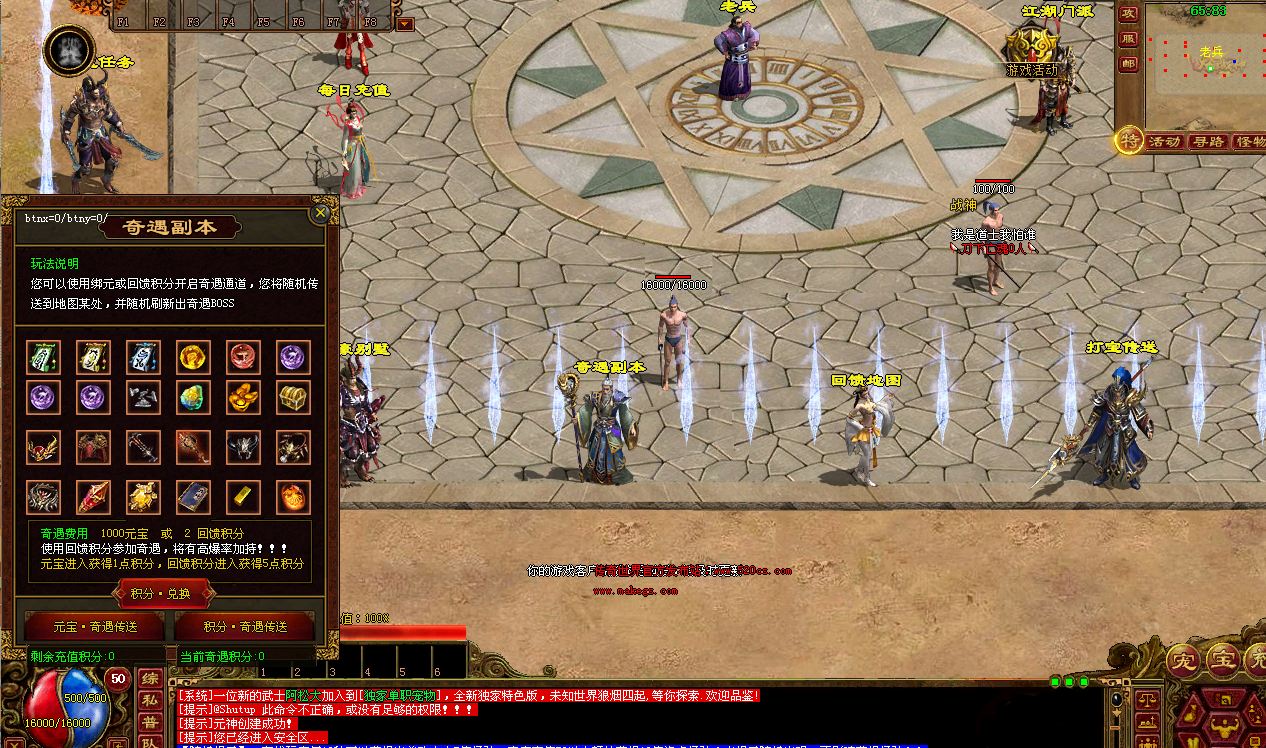
Task: Click the 服 button beside the minimap
Action: click(x=1129, y=39)
